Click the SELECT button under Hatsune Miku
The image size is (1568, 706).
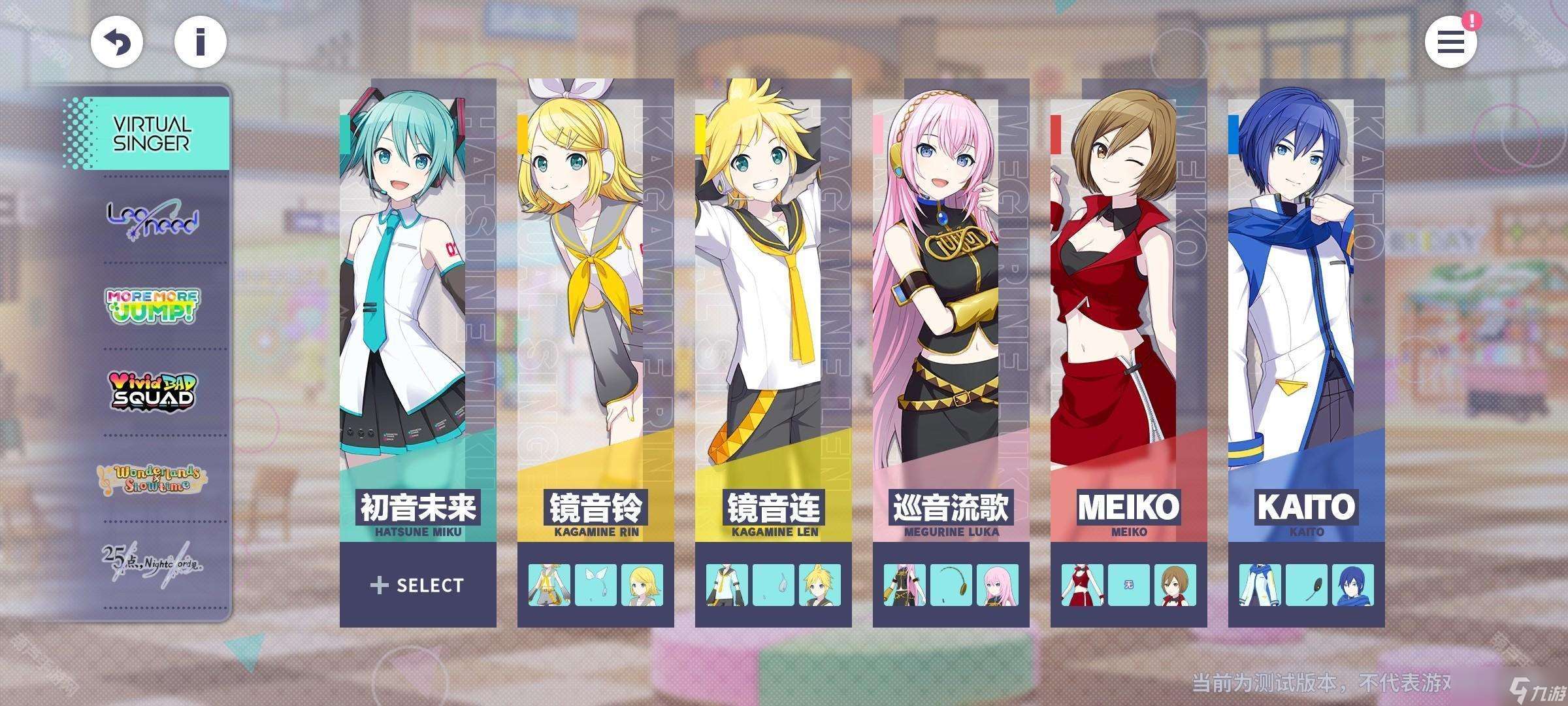pos(417,585)
